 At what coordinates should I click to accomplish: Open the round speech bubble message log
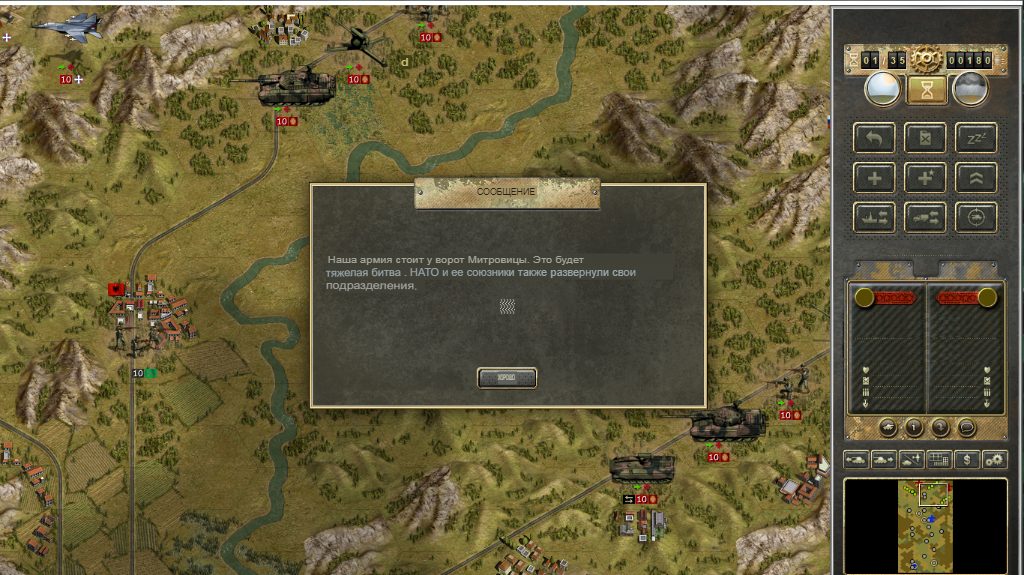[x=966, y=427]
